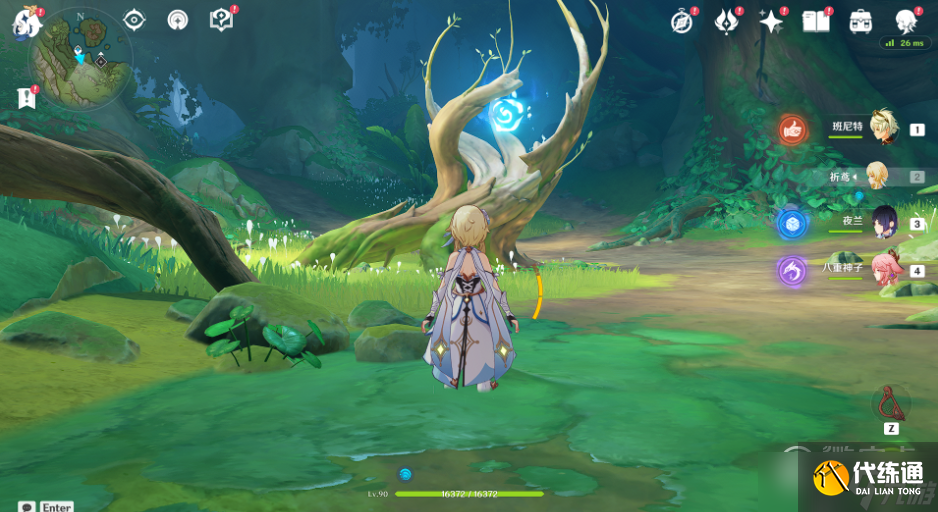
Task: Open the Wish four-point star icon
Action: pos(771,22)
